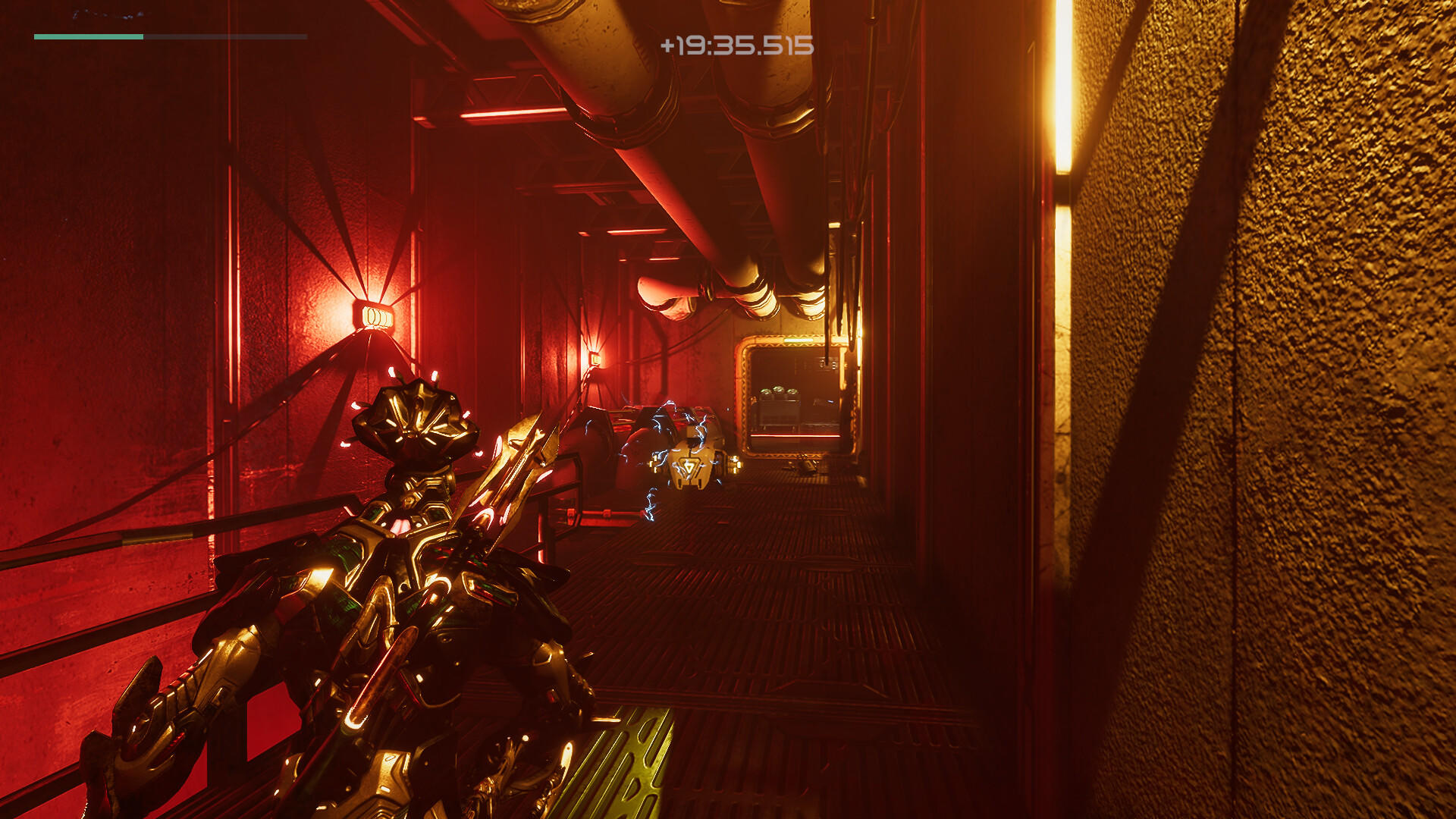1456x819 pixels.
Task: Click the green jars visible through the doorway
Action: pos(778,391)
